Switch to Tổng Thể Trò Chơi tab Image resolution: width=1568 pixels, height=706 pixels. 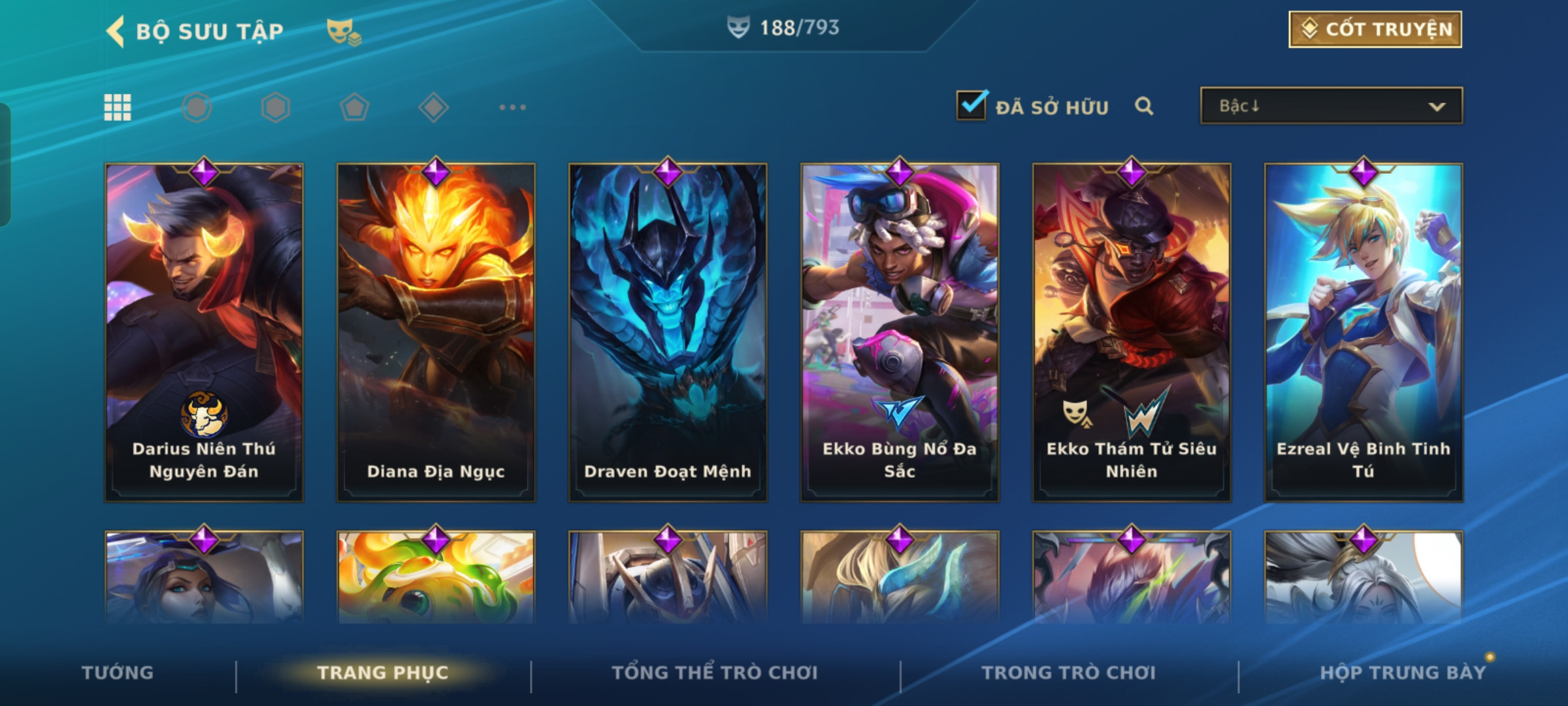pyautogui.click(x=715, y=673)
